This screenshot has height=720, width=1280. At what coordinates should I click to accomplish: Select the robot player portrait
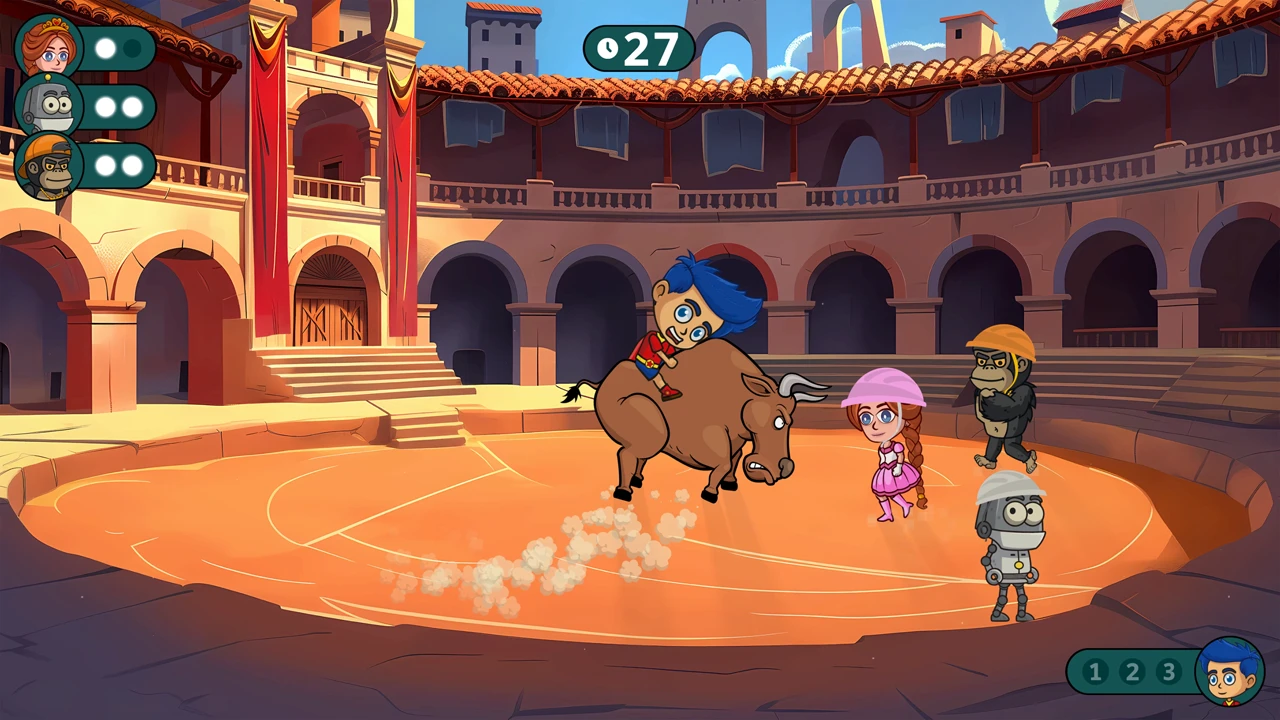point(48,107)
